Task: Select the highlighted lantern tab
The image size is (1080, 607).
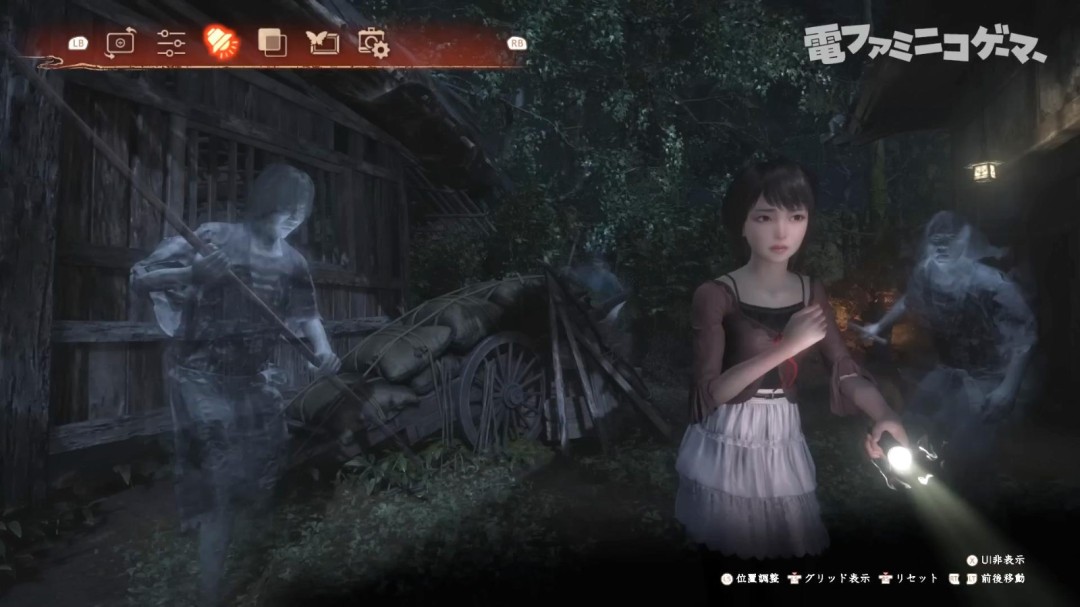Action: click(x=221, y=41)
